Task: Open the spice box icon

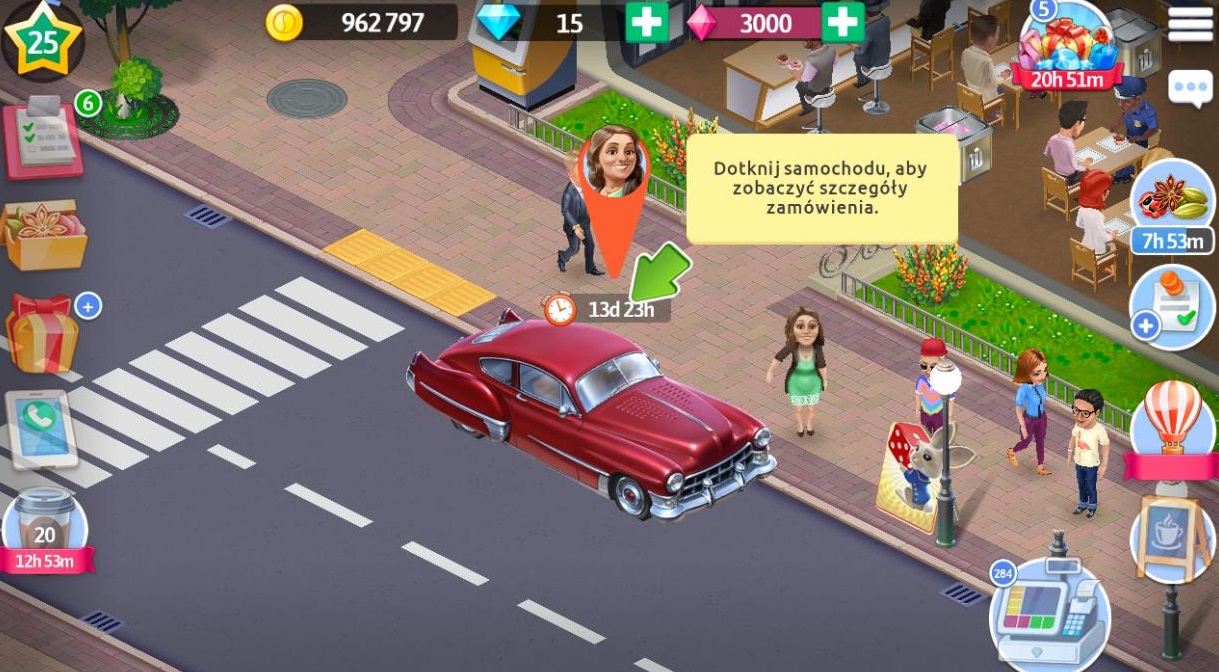Action: (45, 235)
